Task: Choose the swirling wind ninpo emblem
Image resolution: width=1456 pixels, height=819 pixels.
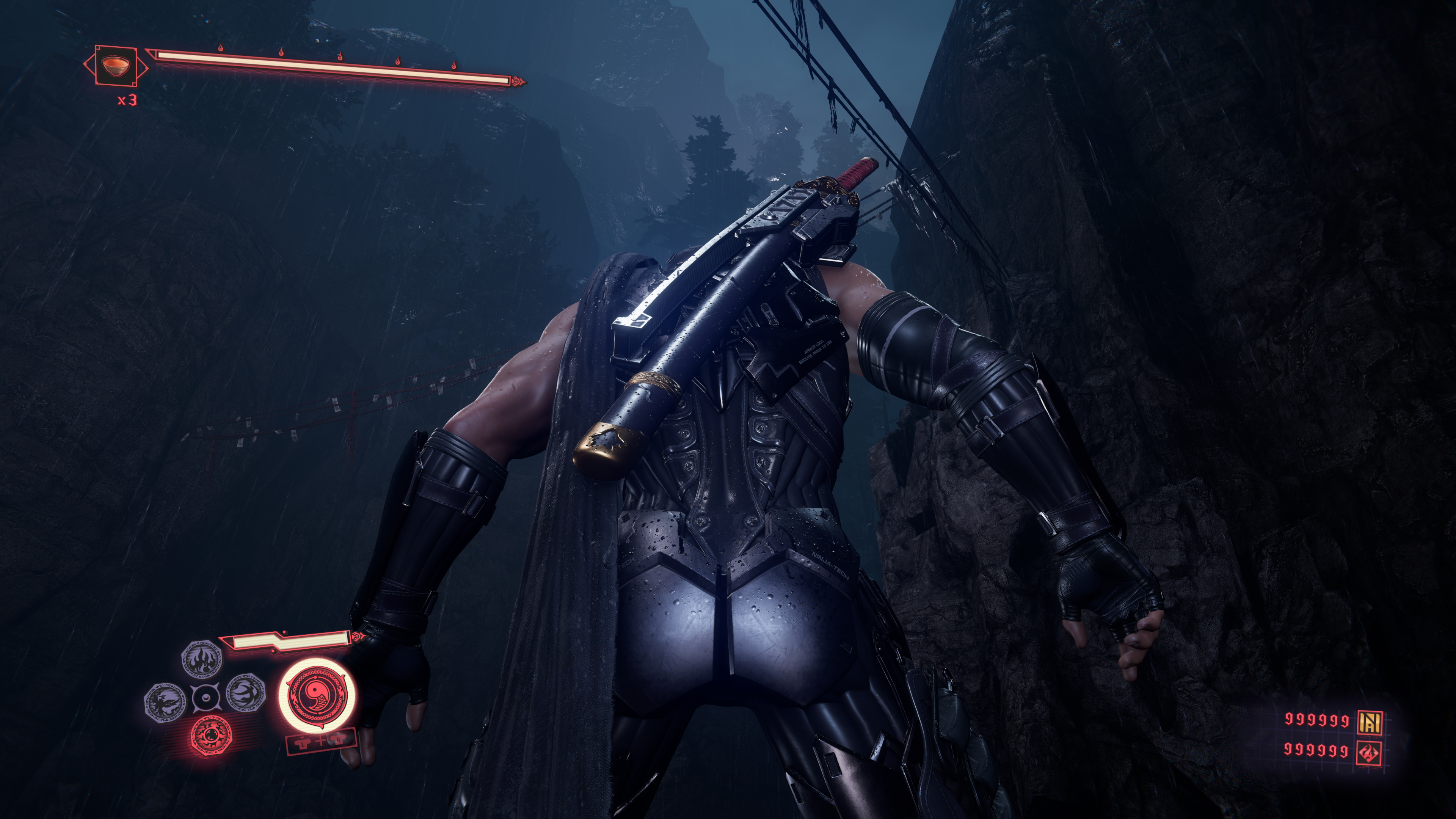Action: [x=245, y=692]
